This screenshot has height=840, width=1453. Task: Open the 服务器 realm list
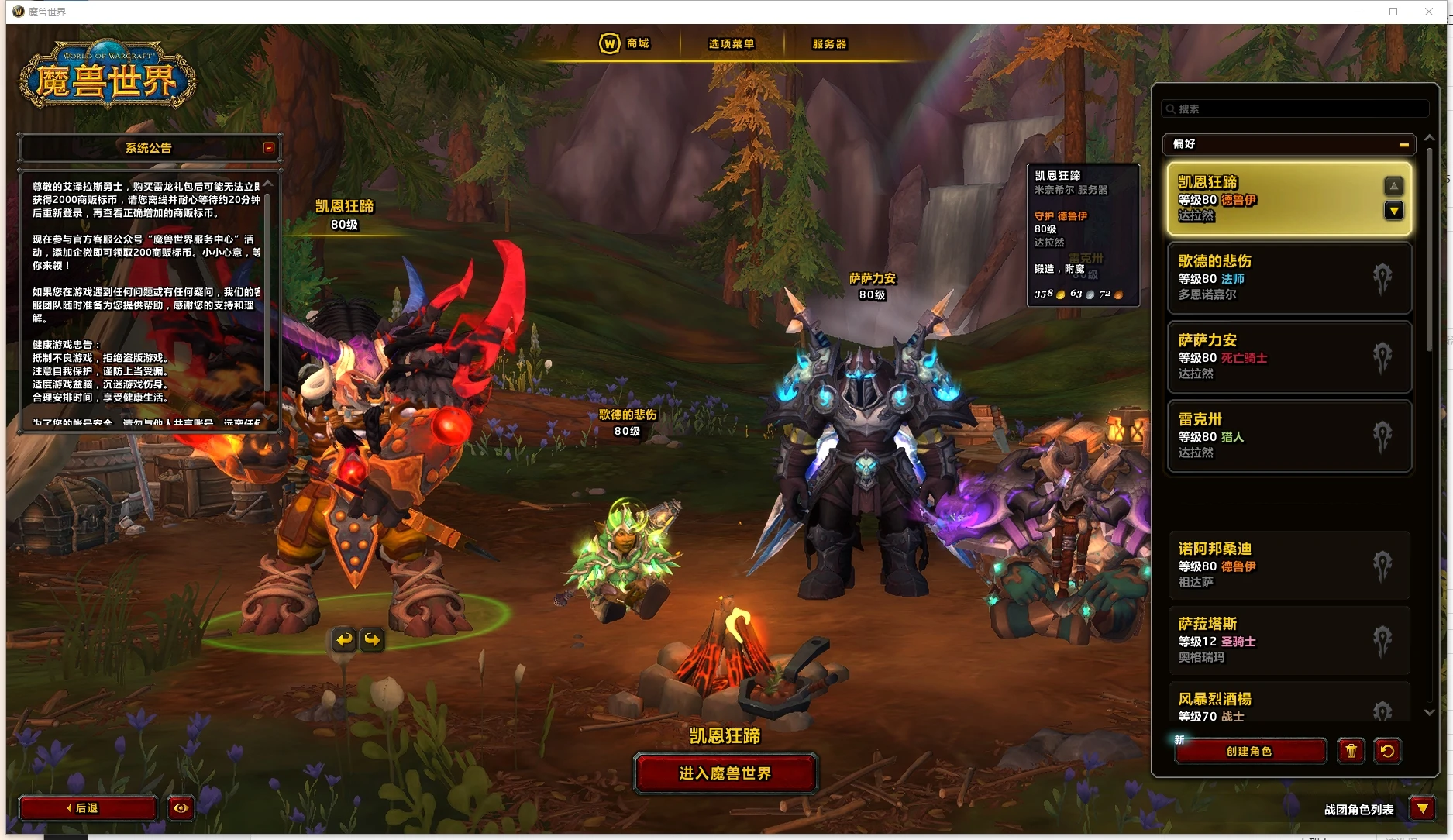[x=828, y=44]
